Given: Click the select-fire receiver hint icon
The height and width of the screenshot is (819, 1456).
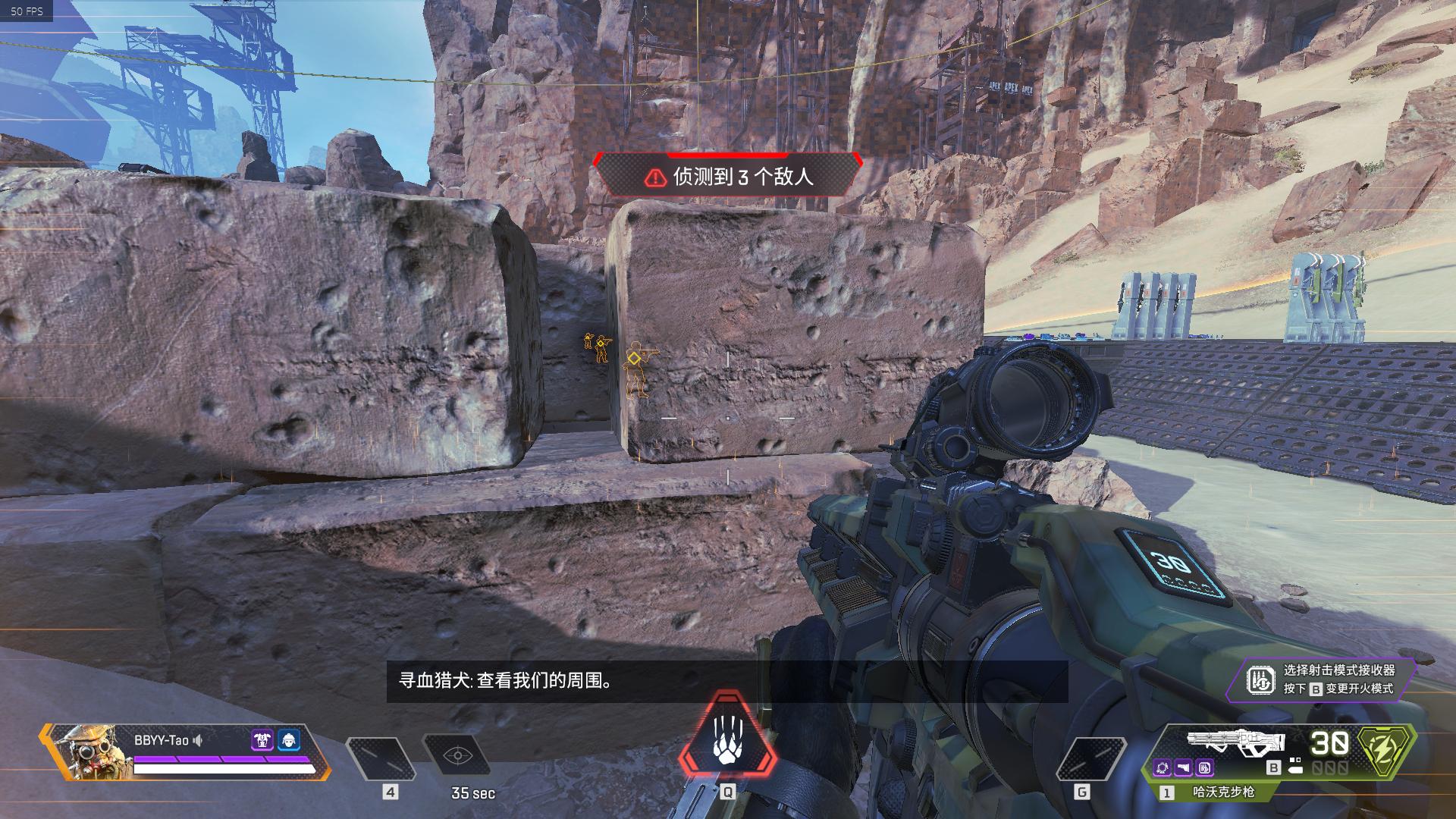Looking at the screenshot, I should tap(1261, 680).
